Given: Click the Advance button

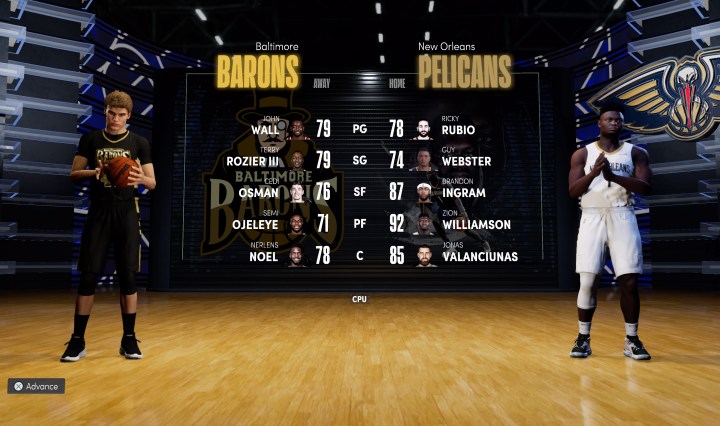Looking at the screenshot, I should [36, 386].
